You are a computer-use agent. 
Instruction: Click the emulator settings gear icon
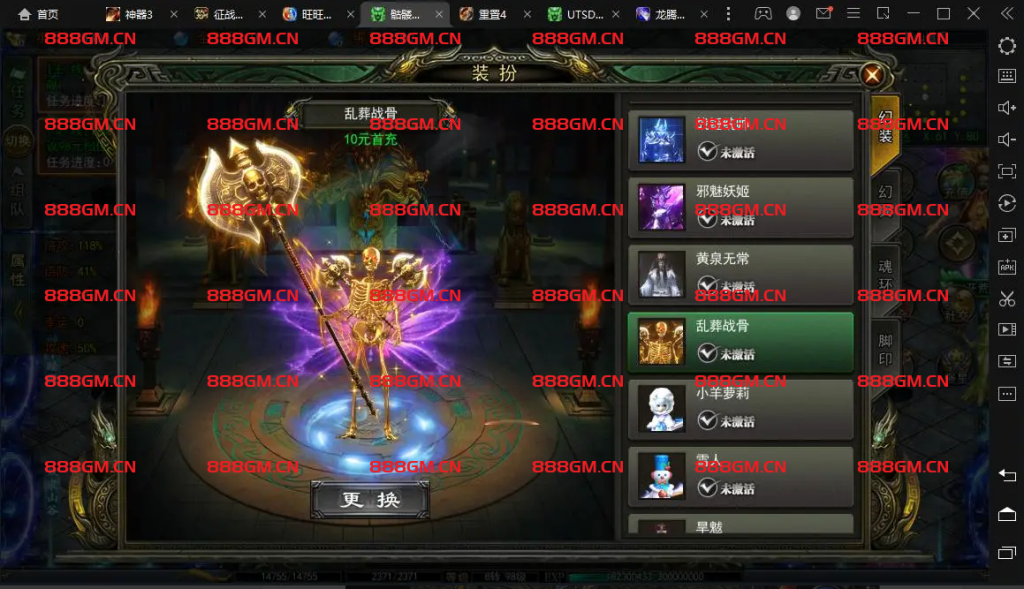point(1007,46)
